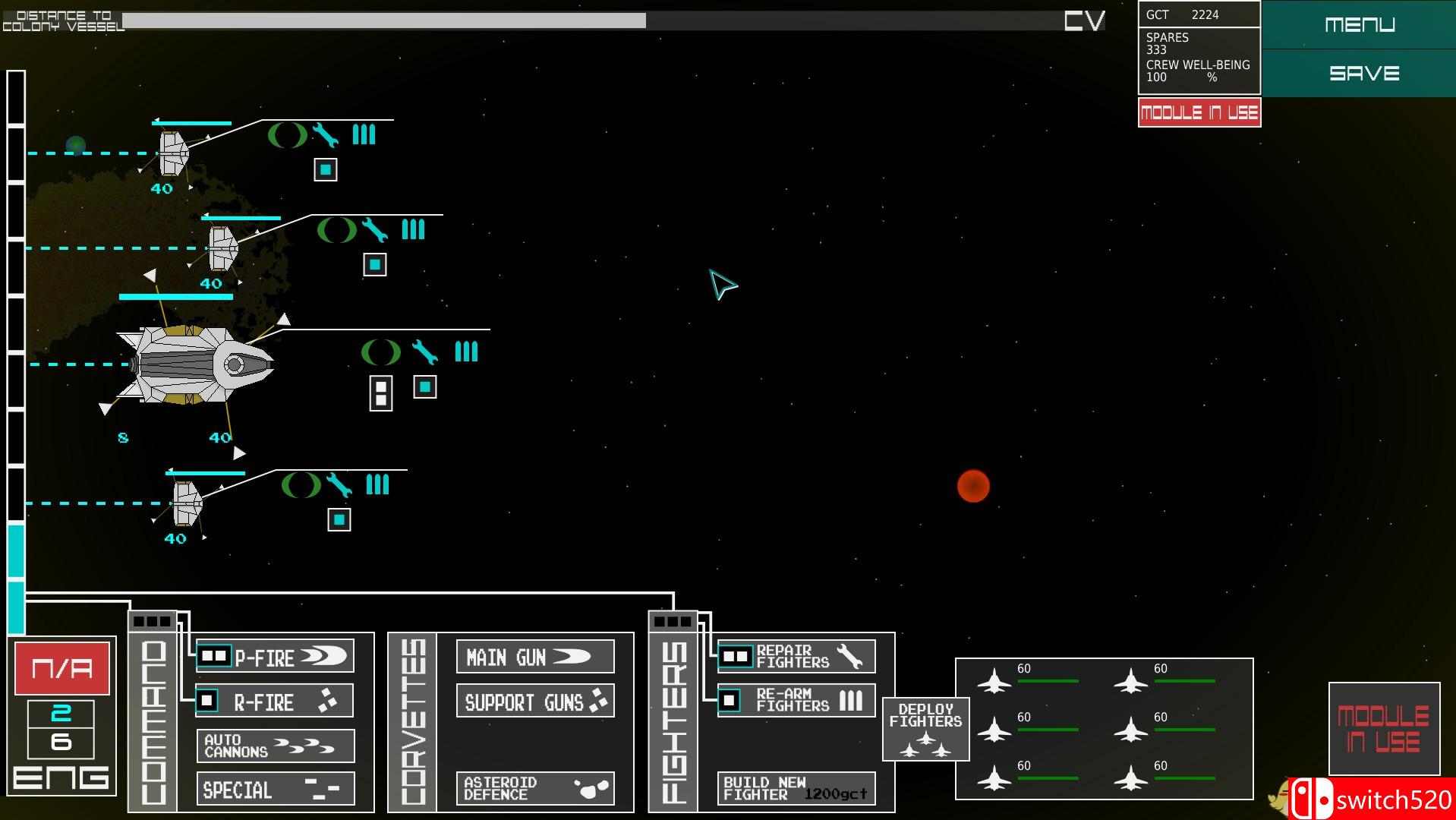Open the Main Gun option in Corvettes panel

(534, 656)
